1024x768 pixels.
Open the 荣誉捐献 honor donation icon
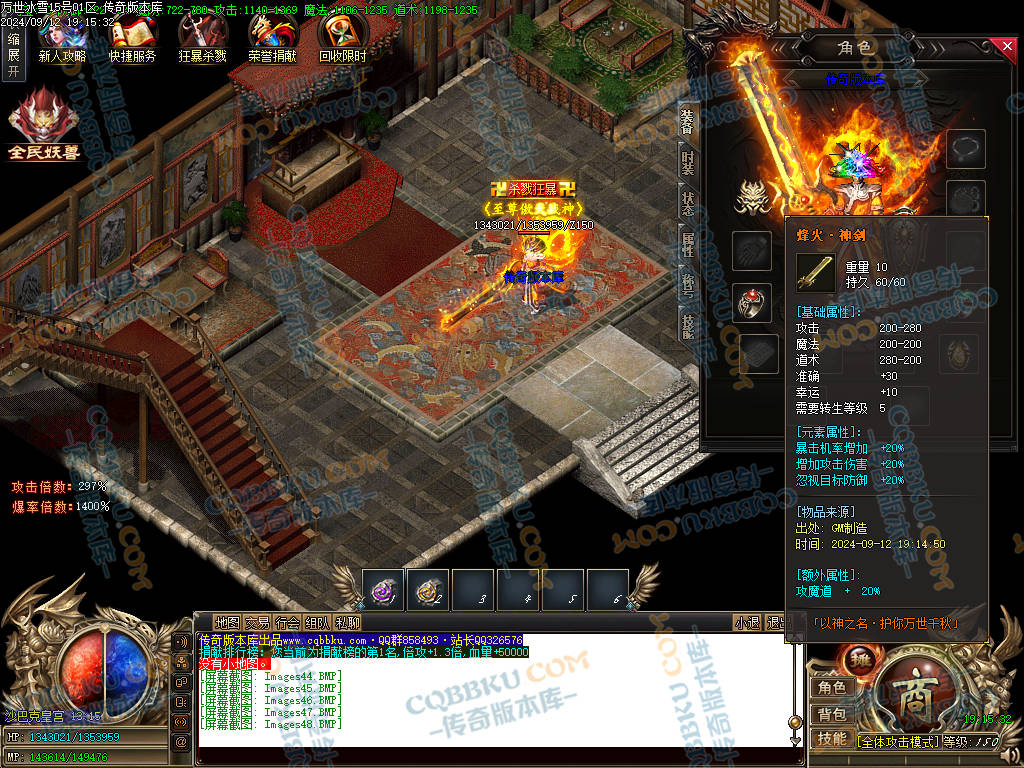pyautogui.click(x=272, y=38)
